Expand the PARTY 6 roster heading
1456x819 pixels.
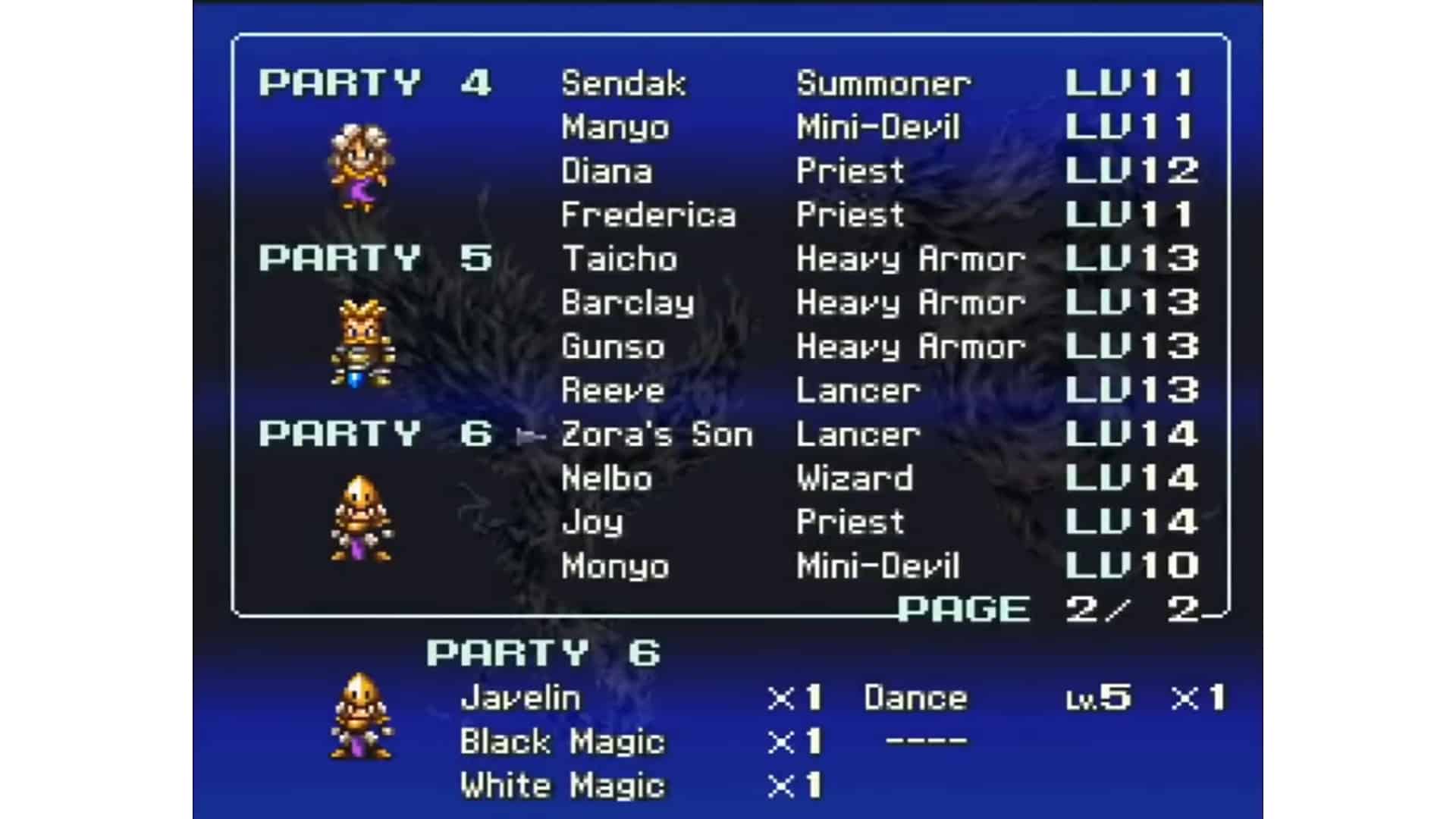point(375,435)
